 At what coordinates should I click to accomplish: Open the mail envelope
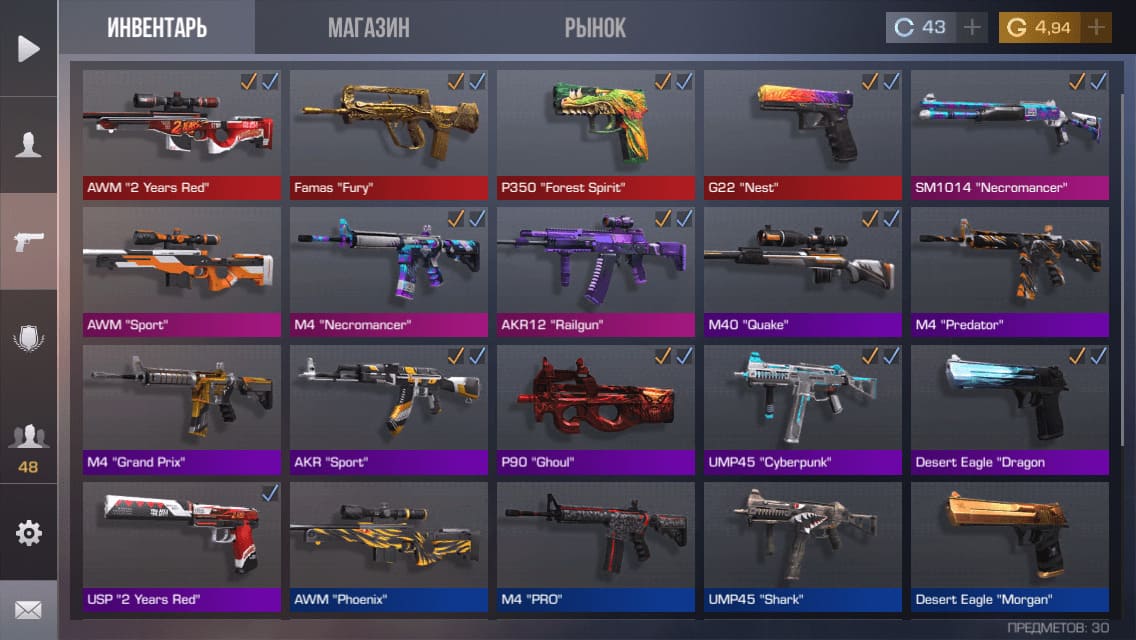click(28, 609)
